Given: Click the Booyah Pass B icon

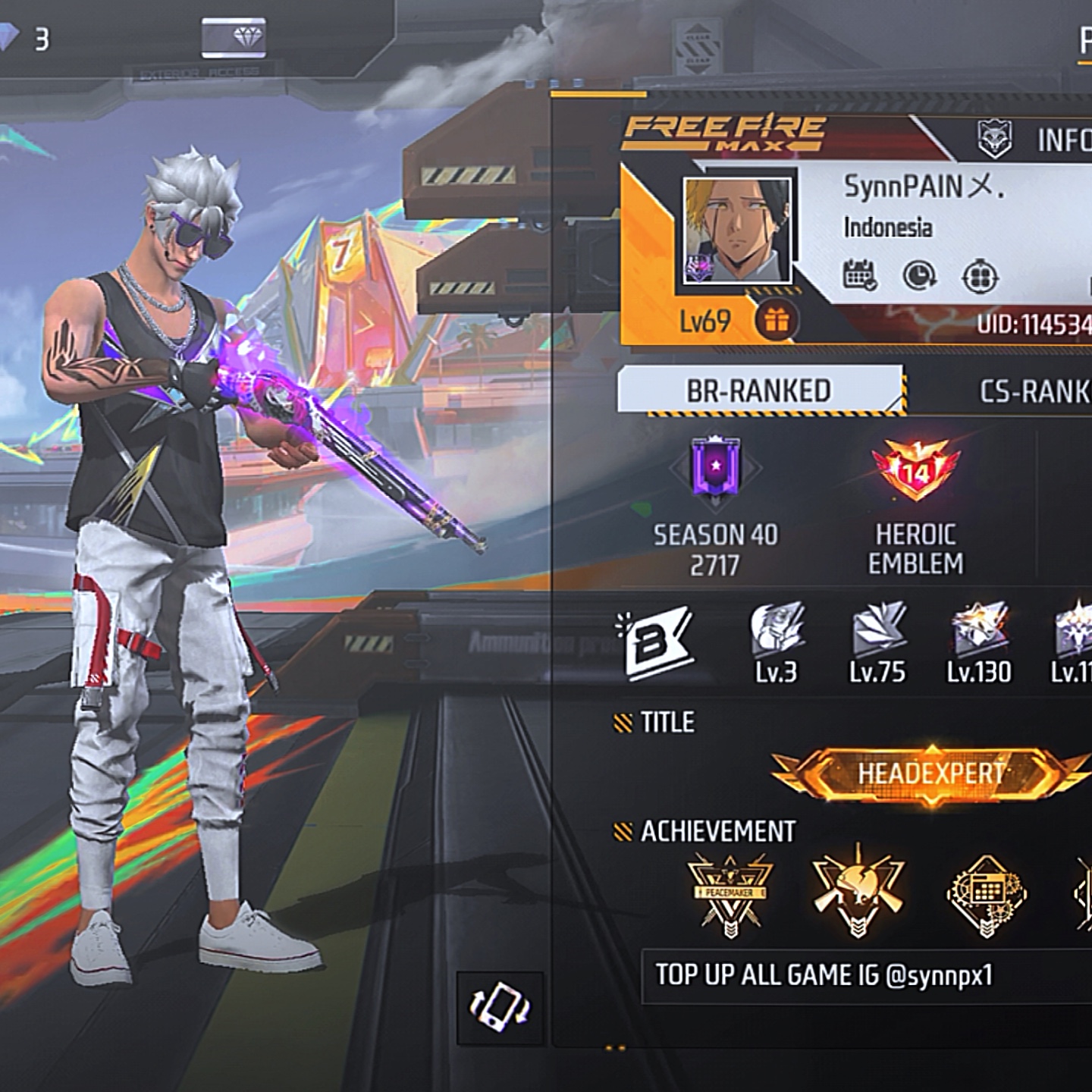Looking at the screenshot, I should point(655,643).
